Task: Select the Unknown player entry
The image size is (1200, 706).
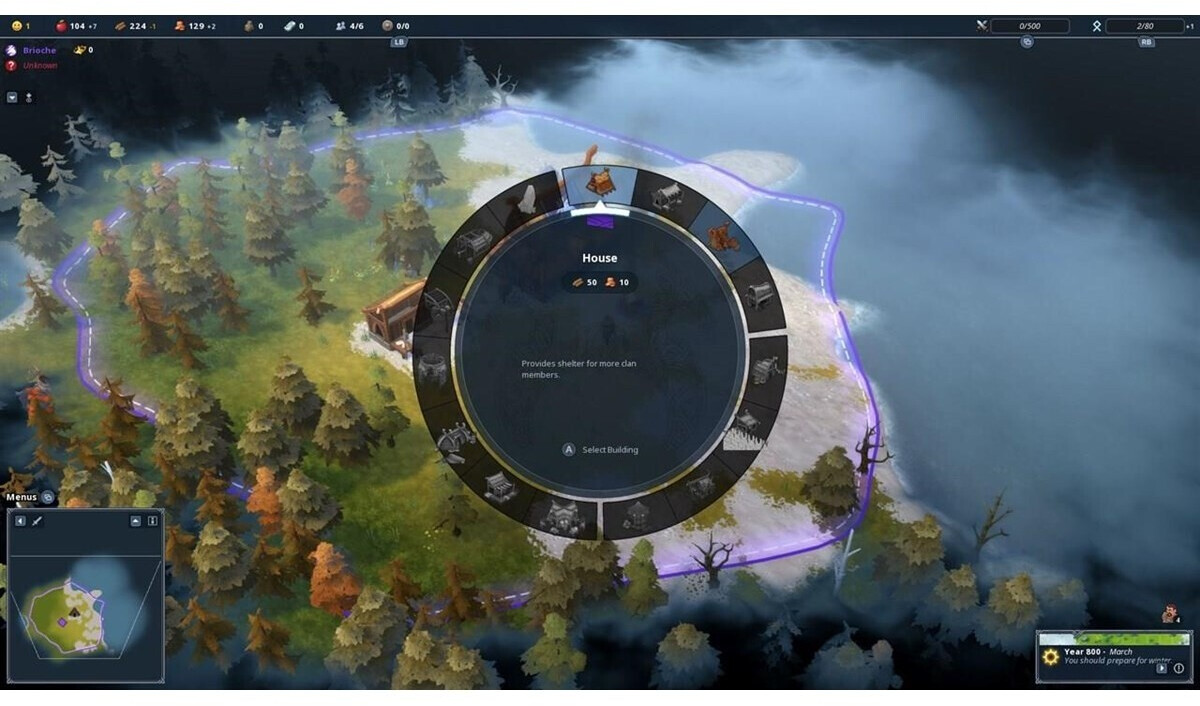Action: 40,66
